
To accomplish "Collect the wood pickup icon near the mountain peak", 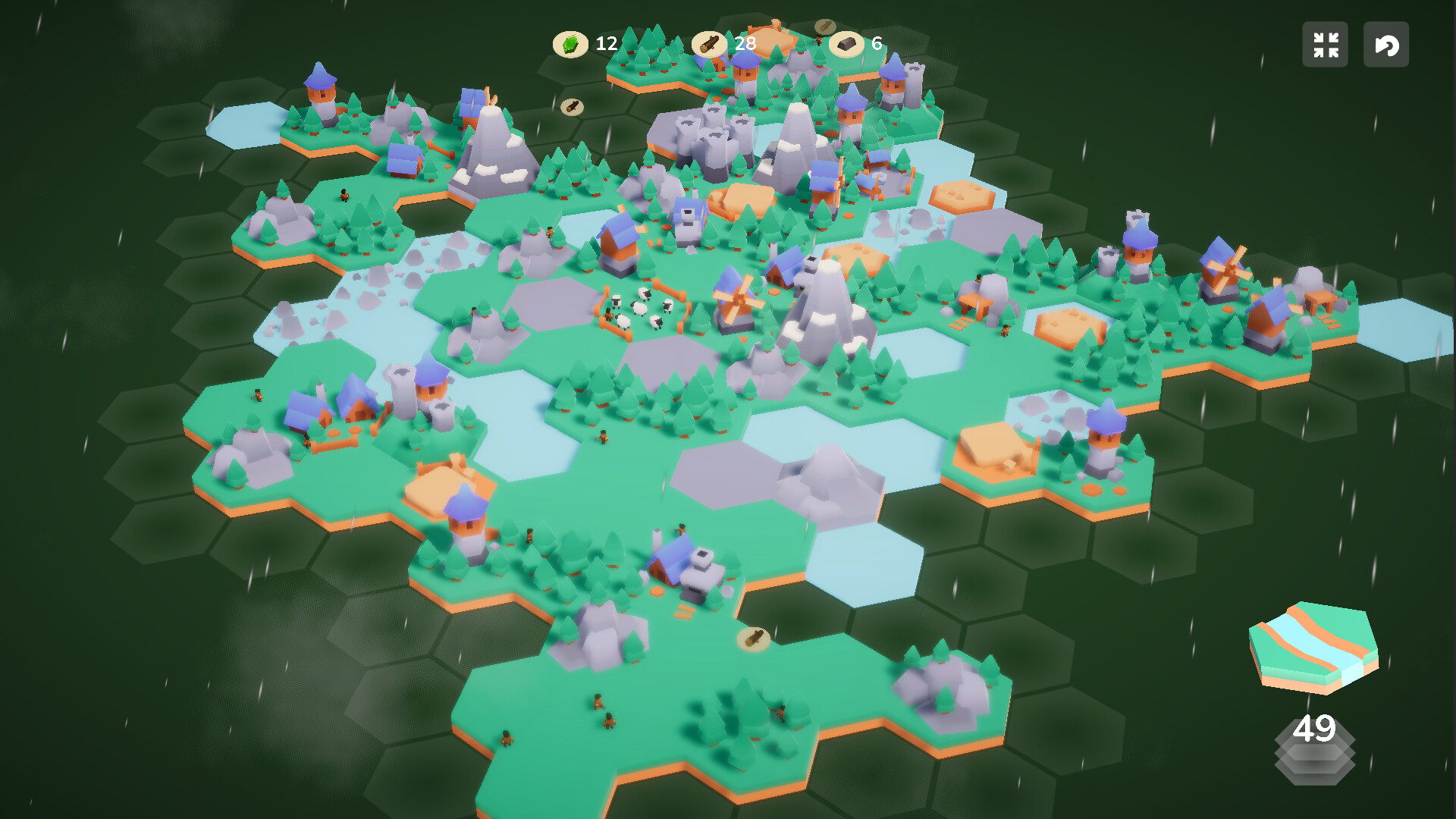I will click(574, 106).
